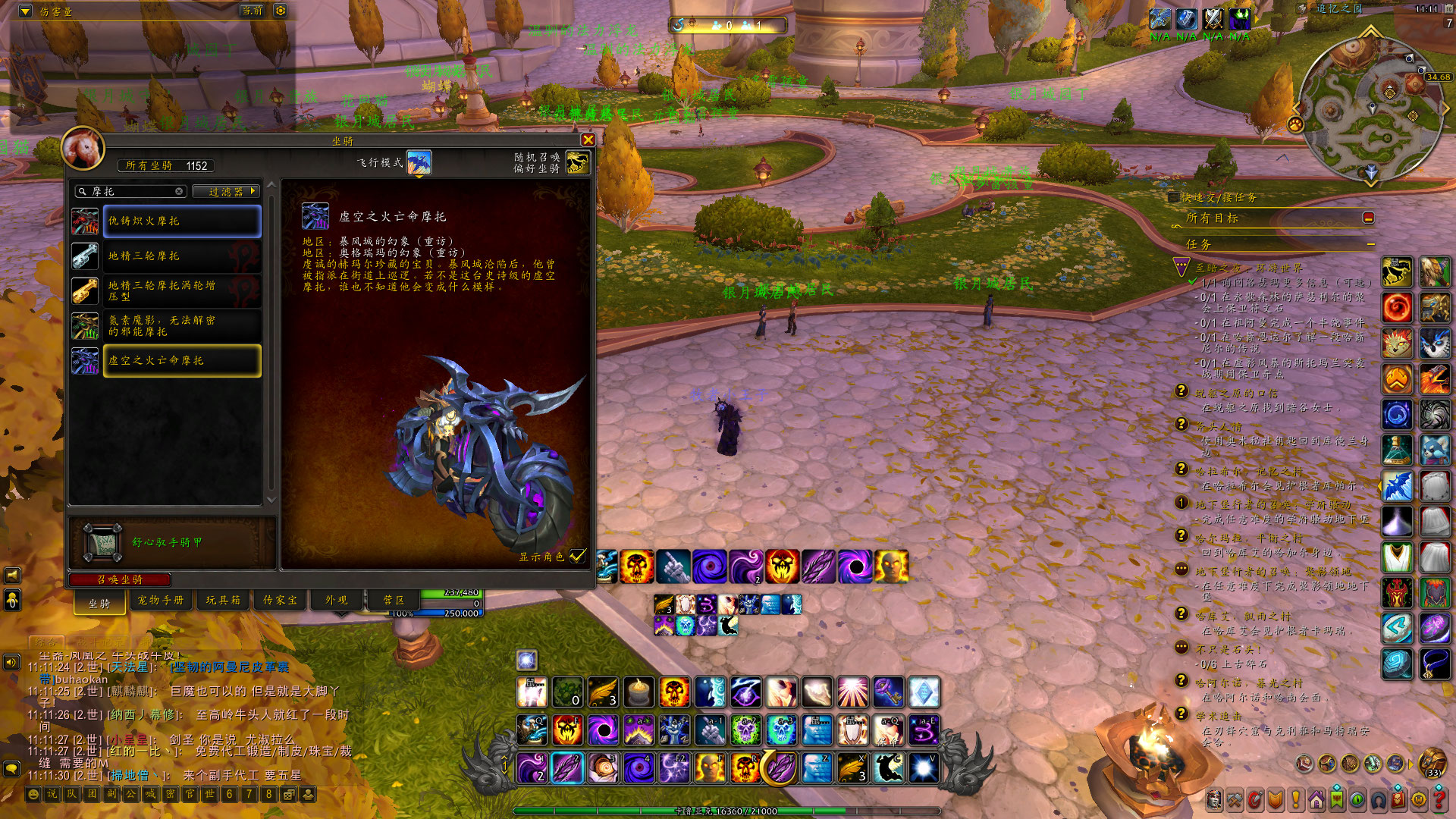Switch to the 传家宝 heirlooms tab
Viewport: 1456px width, 819px height.
(x=281, y=601)
